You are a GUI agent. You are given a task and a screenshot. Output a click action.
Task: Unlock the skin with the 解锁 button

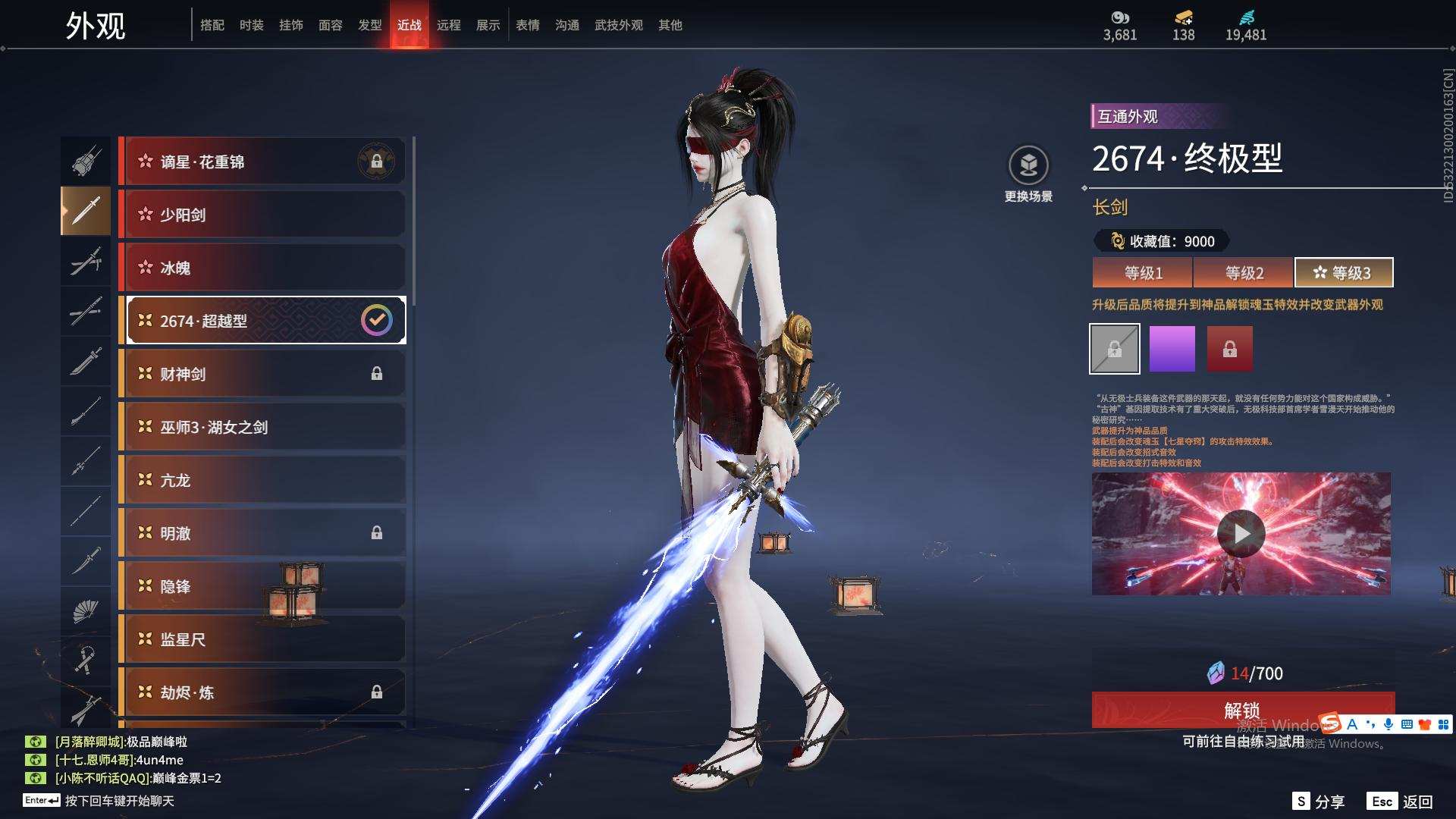[x=1242, y=710]
